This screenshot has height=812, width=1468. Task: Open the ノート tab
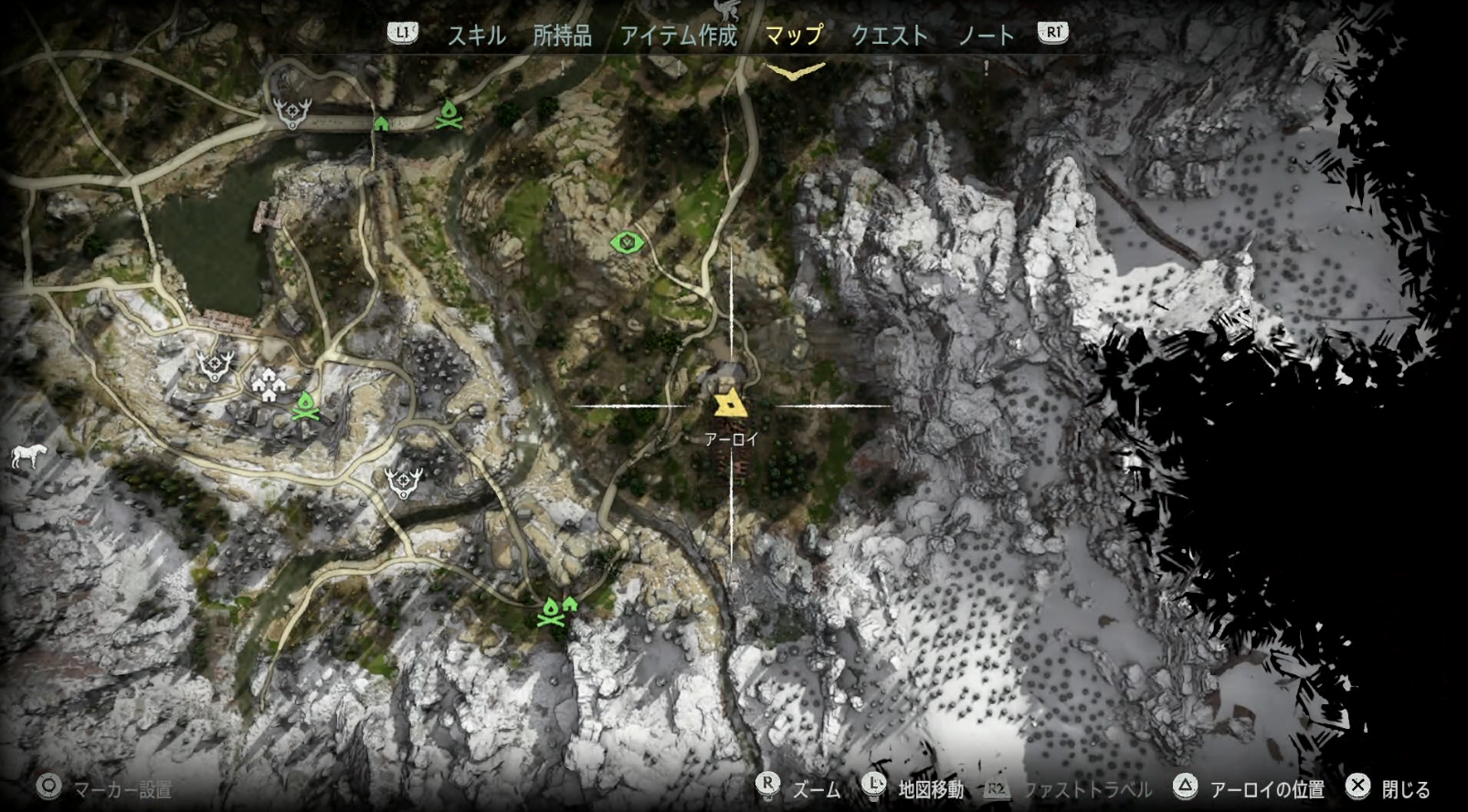[985, 36]
